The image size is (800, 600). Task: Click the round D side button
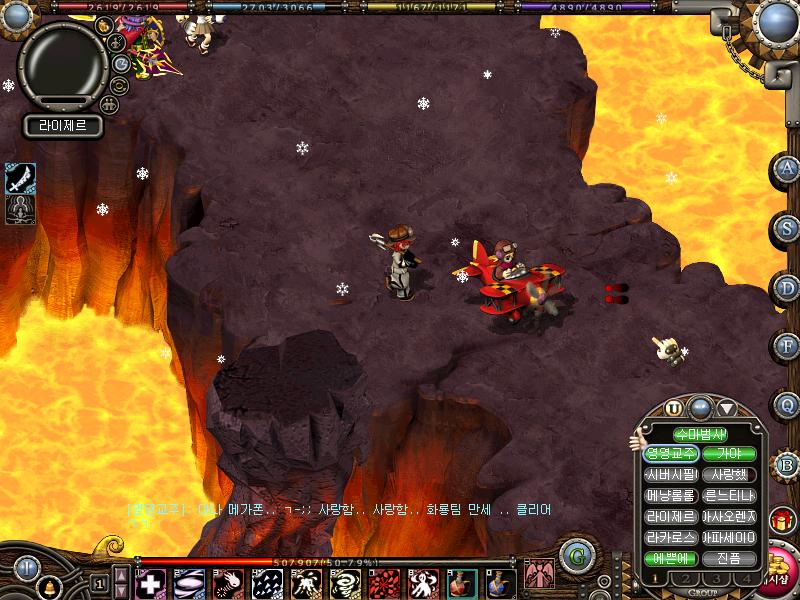787,288
